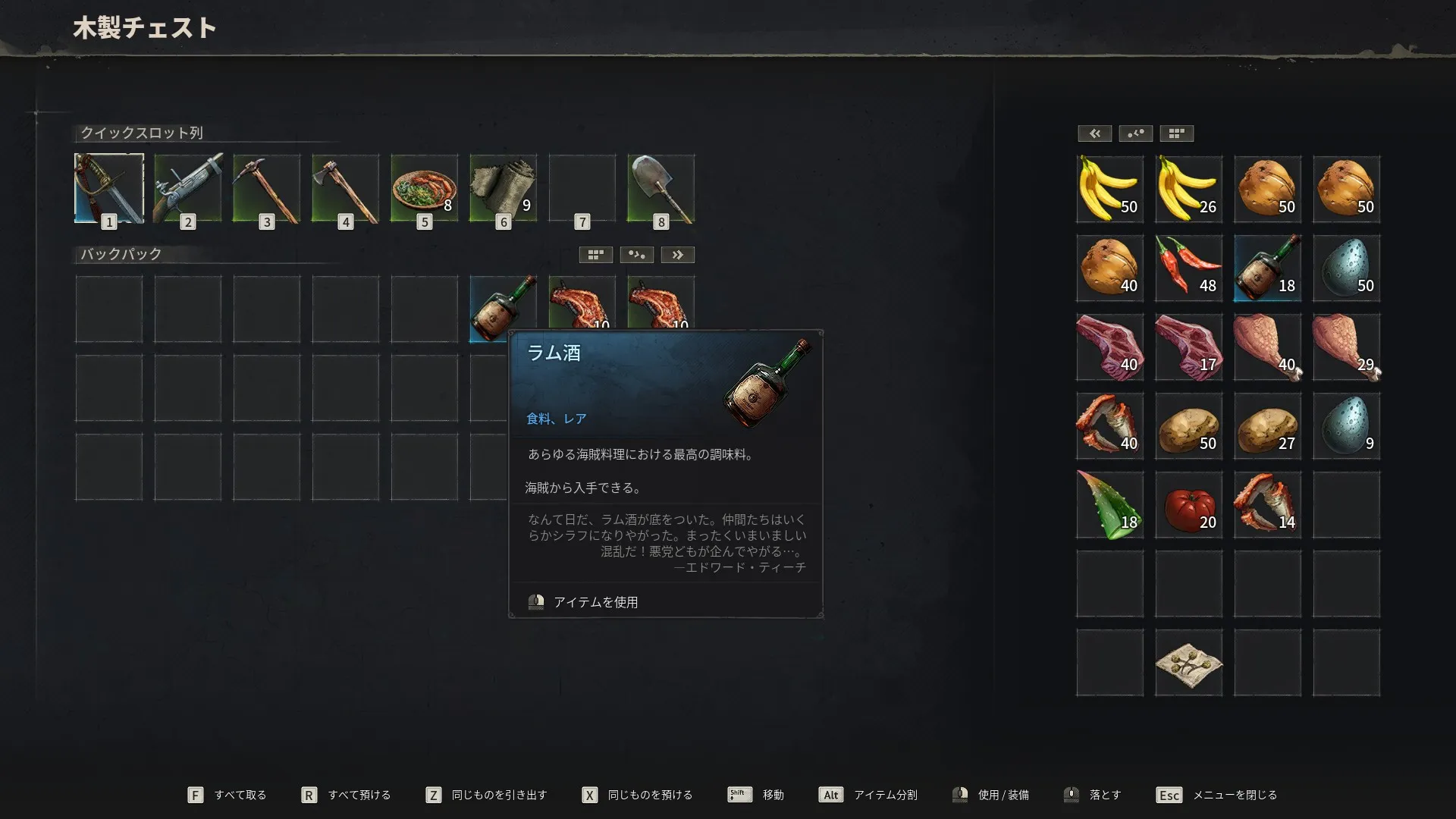1456x819 pixels.
Task: Sort backpack with the grid button
Action: (595, 255)
